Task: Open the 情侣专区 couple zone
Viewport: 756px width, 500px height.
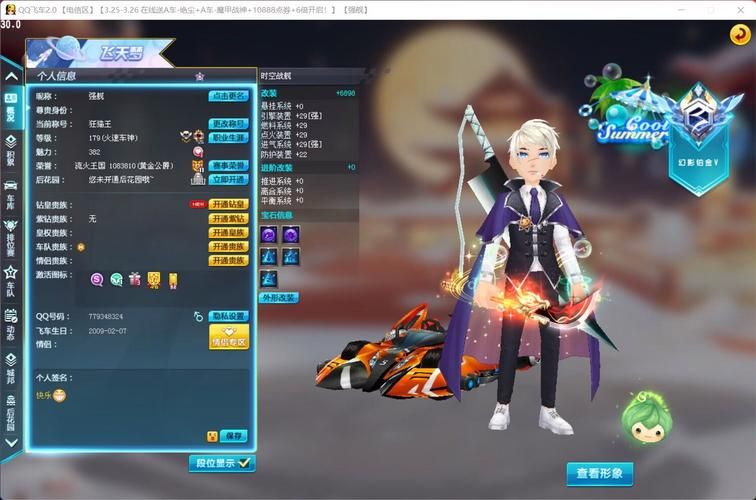Action: [x=229, y=337]
